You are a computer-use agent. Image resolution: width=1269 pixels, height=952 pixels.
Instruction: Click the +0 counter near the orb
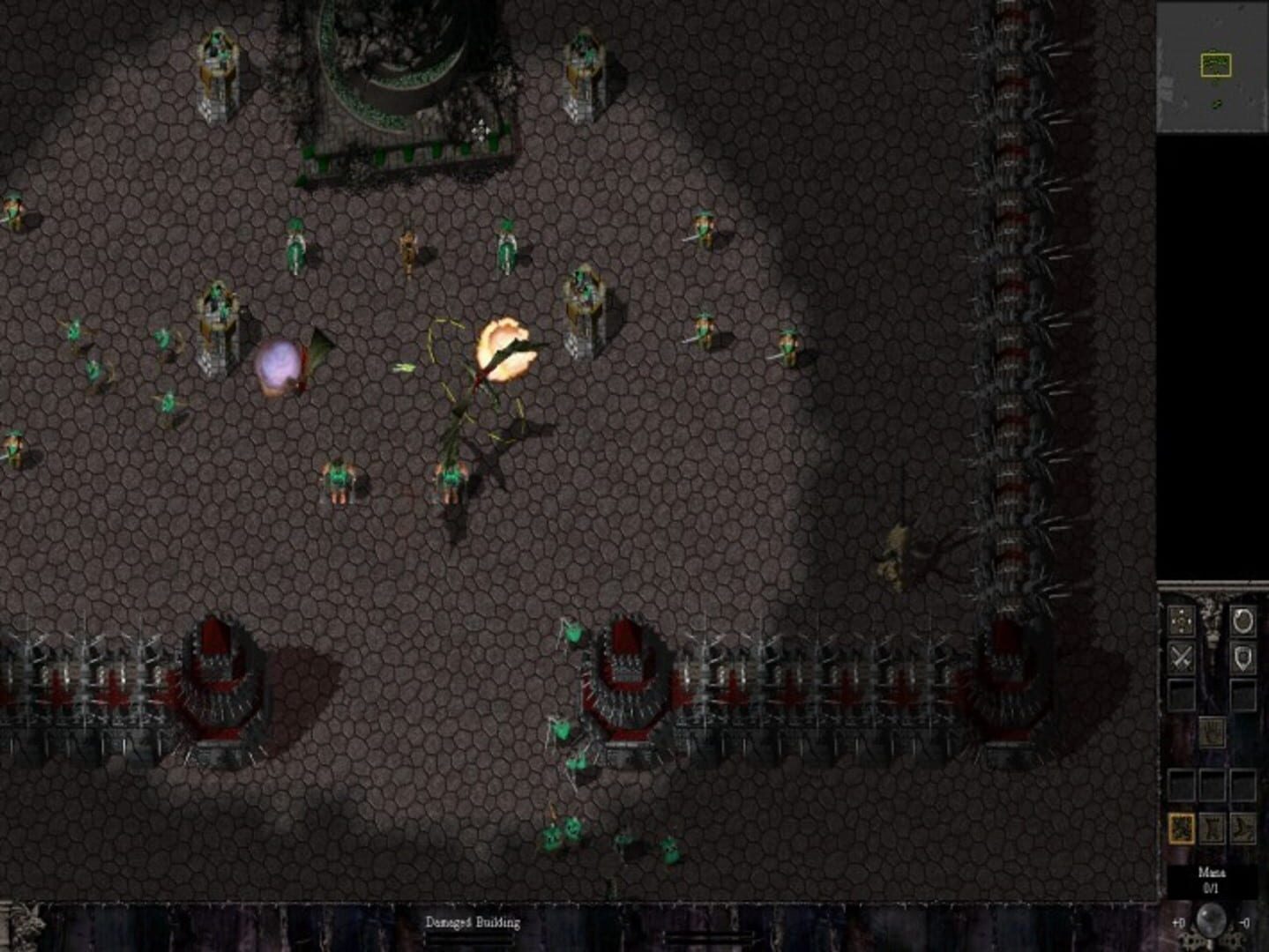tap(1179, 923)
